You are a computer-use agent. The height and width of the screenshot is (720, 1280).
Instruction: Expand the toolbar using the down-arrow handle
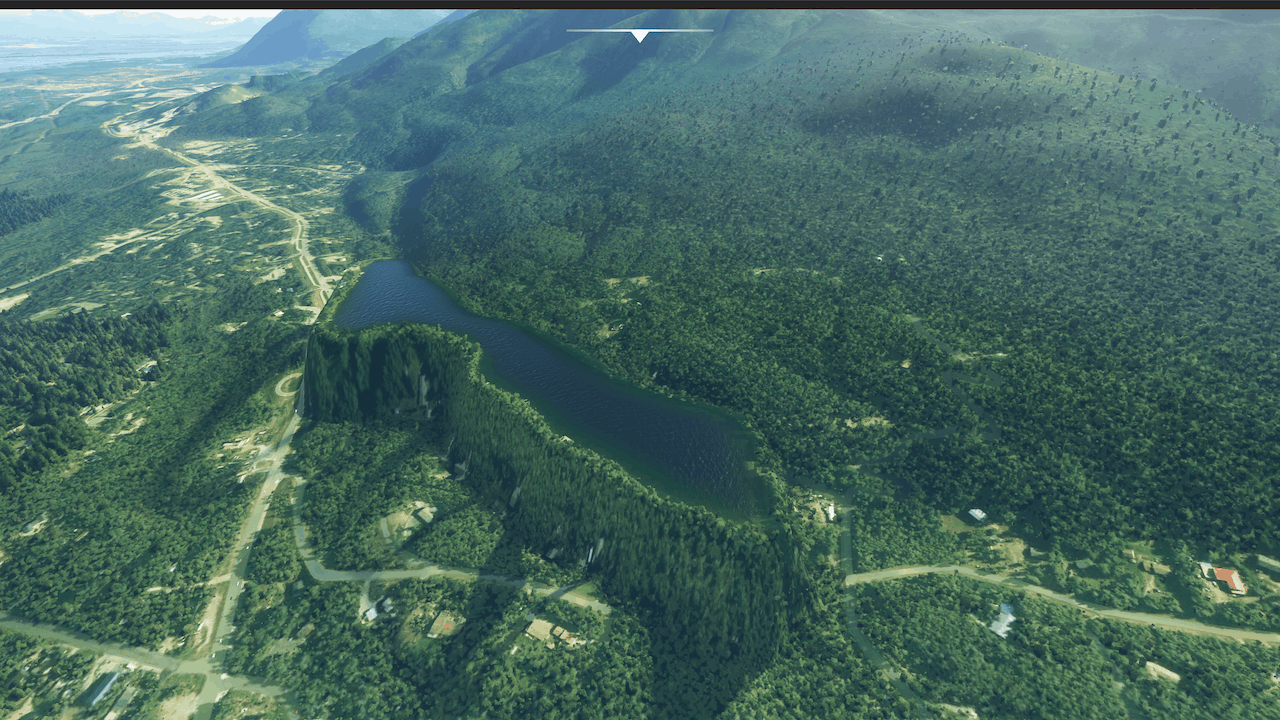point(639,35)
